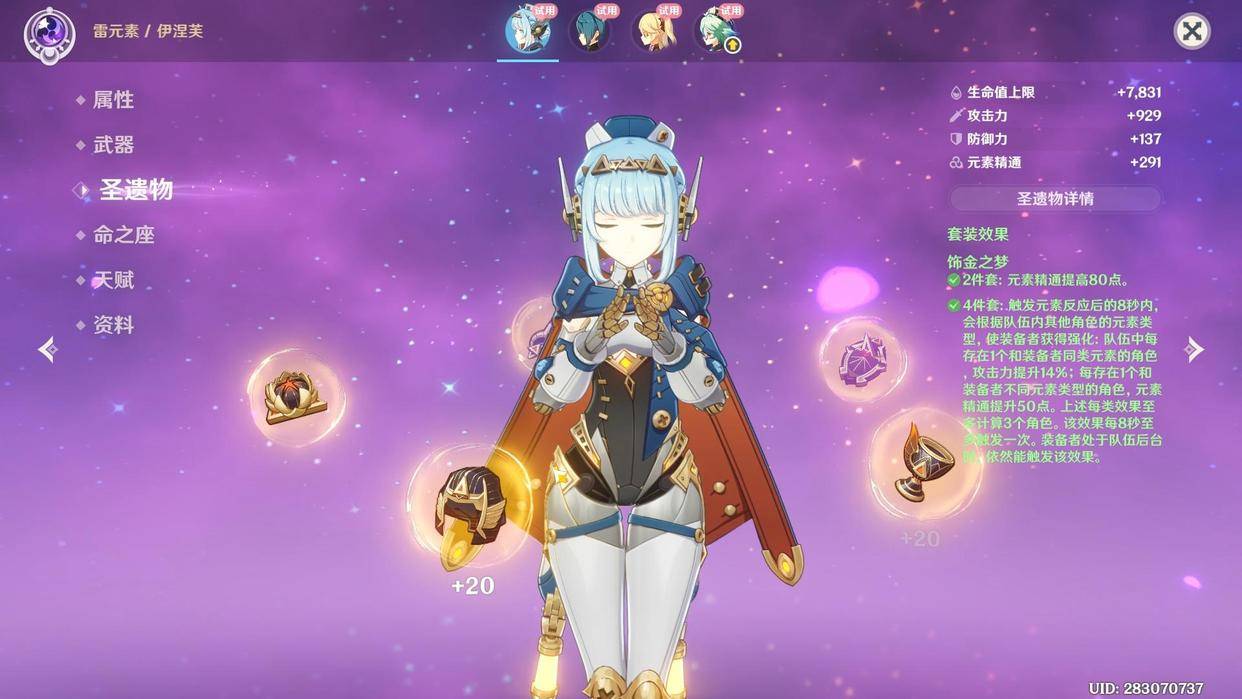Image resolution: width=1242 pixels, height=699 pixels.
Task: Go to the next character with right arrow
Action: (x=1194, y=349)
